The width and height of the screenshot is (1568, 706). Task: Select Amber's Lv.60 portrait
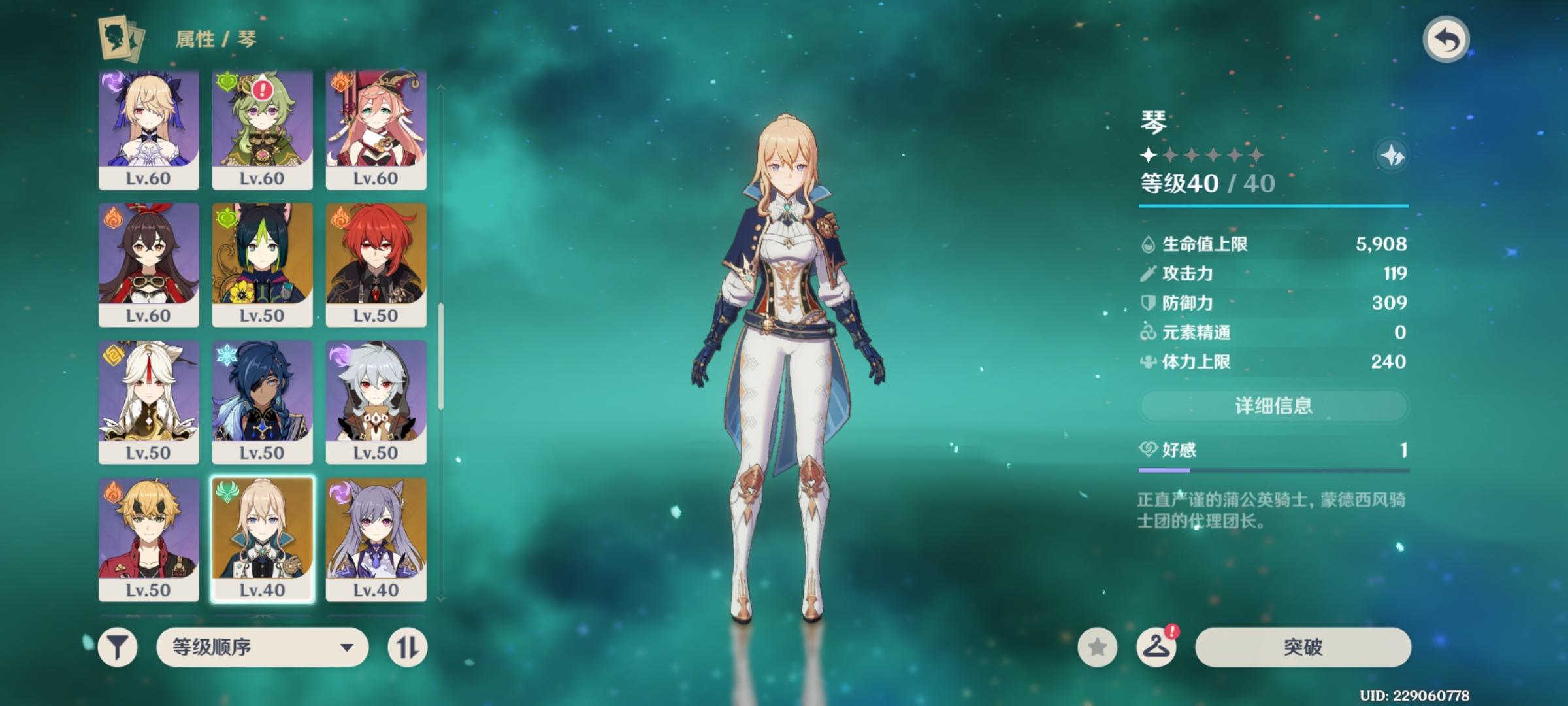pyautogui.click(x=149, y=264)
